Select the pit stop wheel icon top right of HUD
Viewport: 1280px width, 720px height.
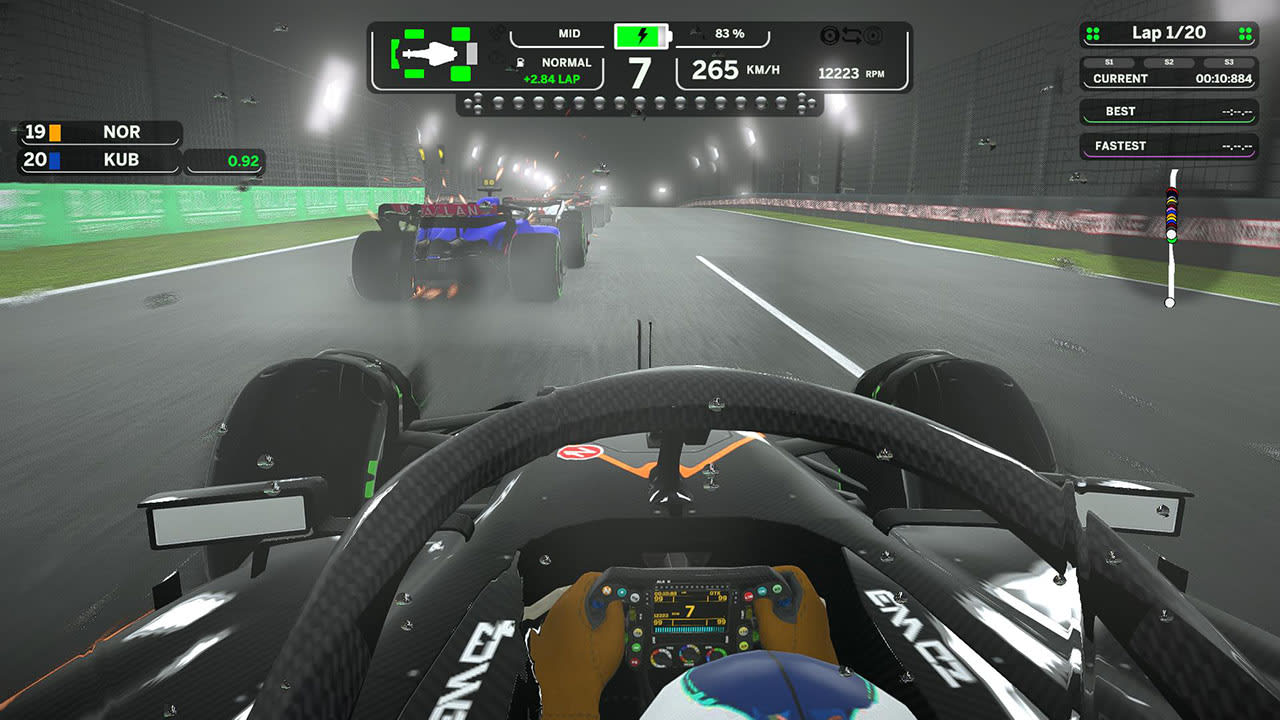831,35
